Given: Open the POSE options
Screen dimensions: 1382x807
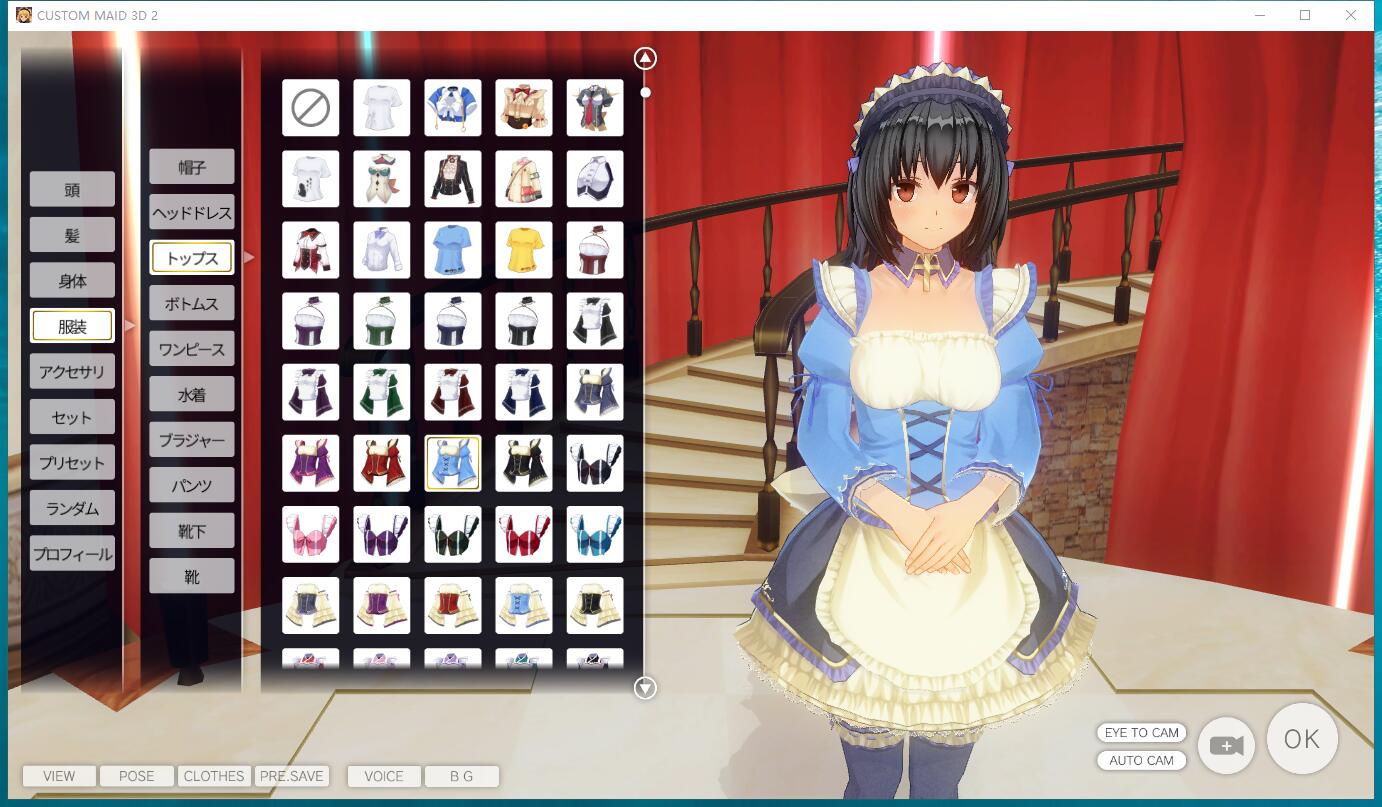Looking at the screenshot, I should point(137,776).
